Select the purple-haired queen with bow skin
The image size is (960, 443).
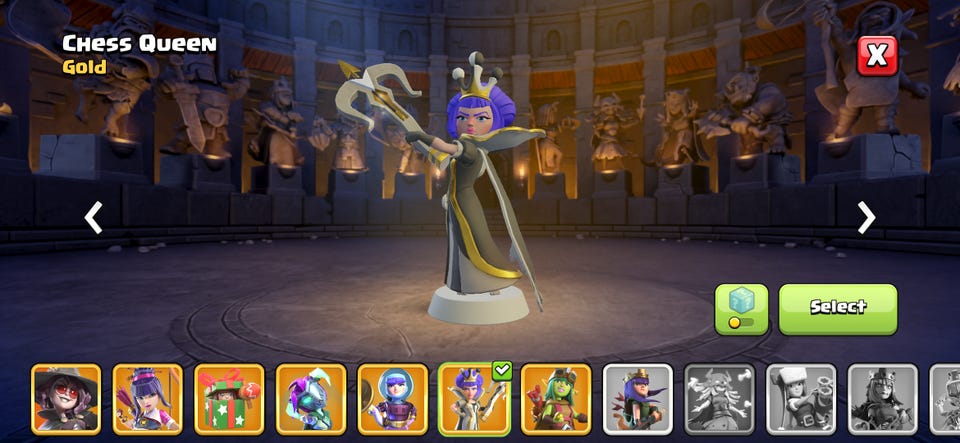148,398
